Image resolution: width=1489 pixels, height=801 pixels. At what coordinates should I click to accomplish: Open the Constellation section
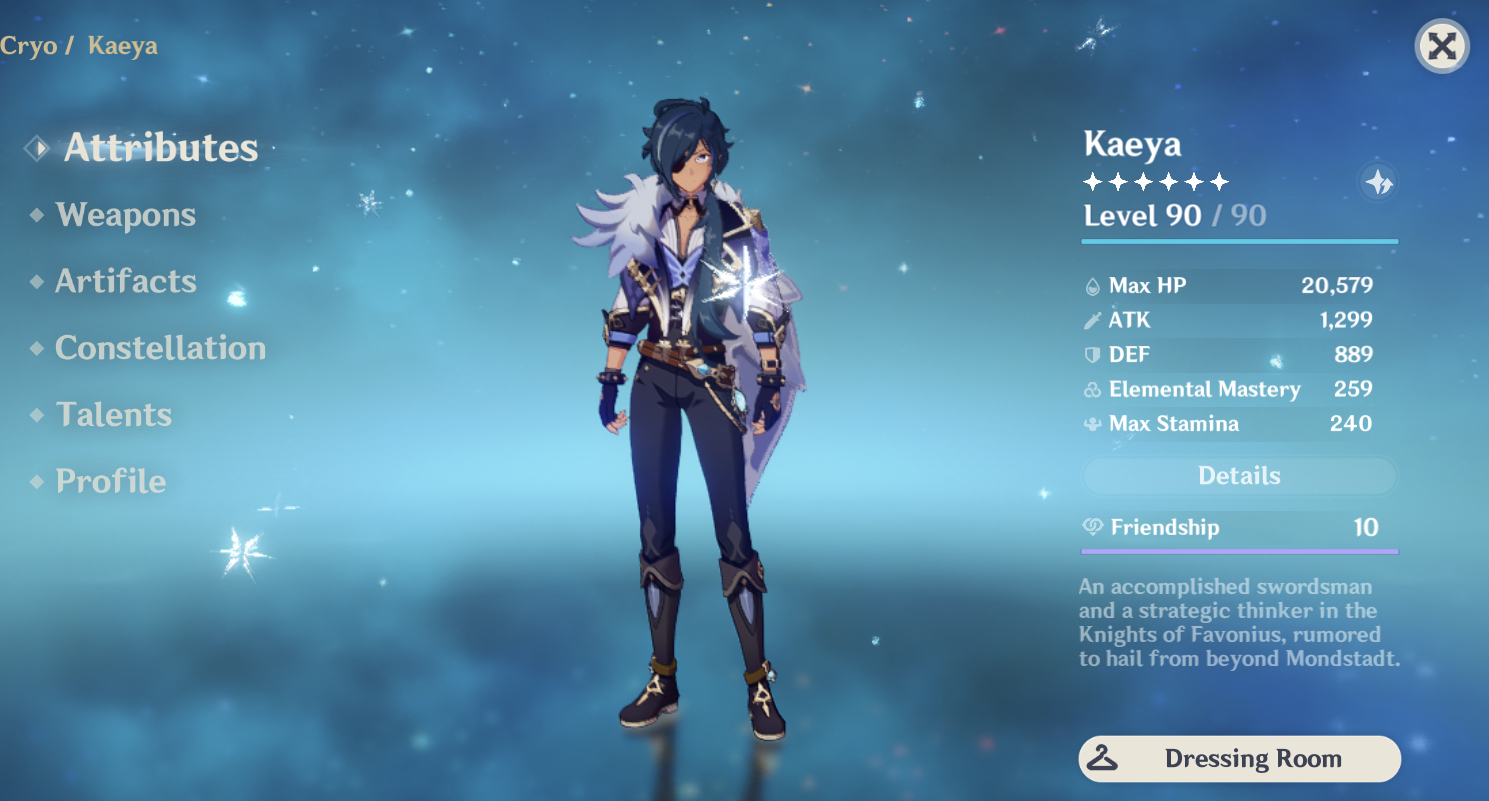[161, 347]
